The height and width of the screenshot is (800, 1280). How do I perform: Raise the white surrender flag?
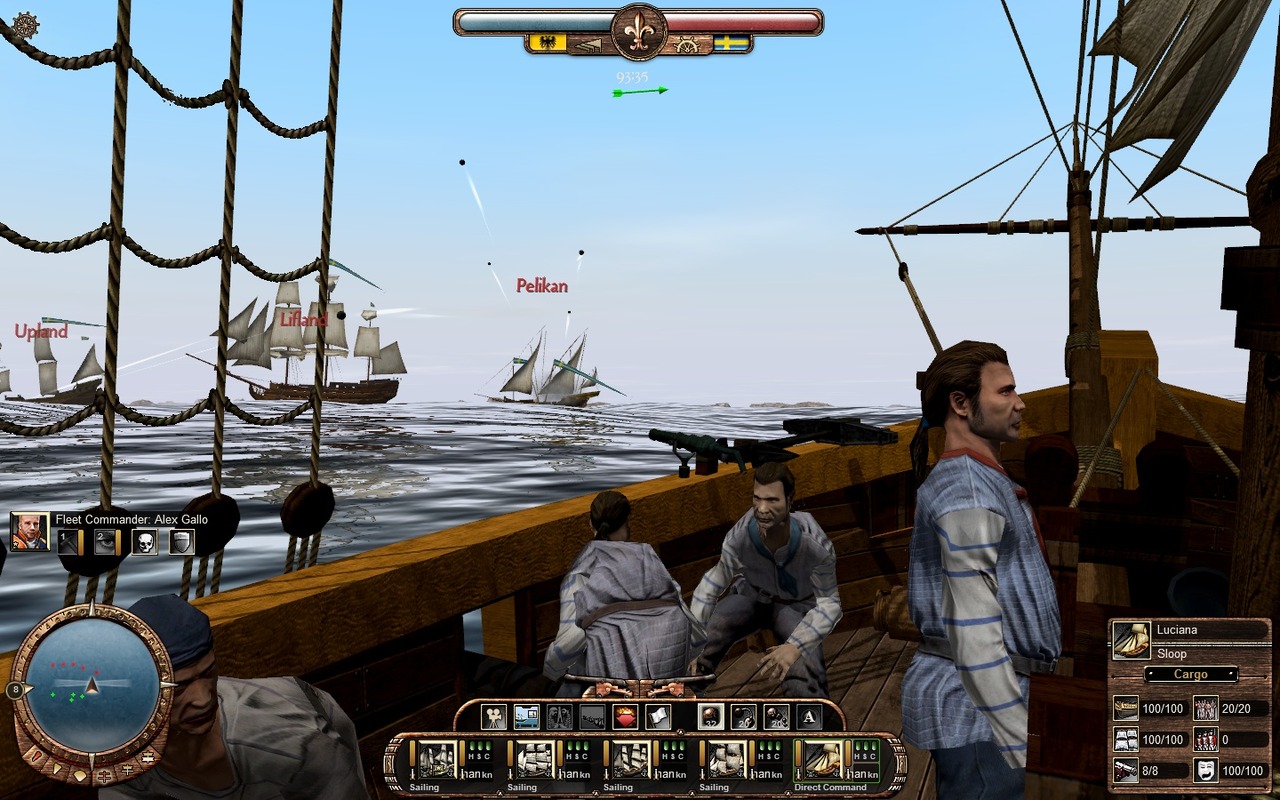(x=657, y=716)
